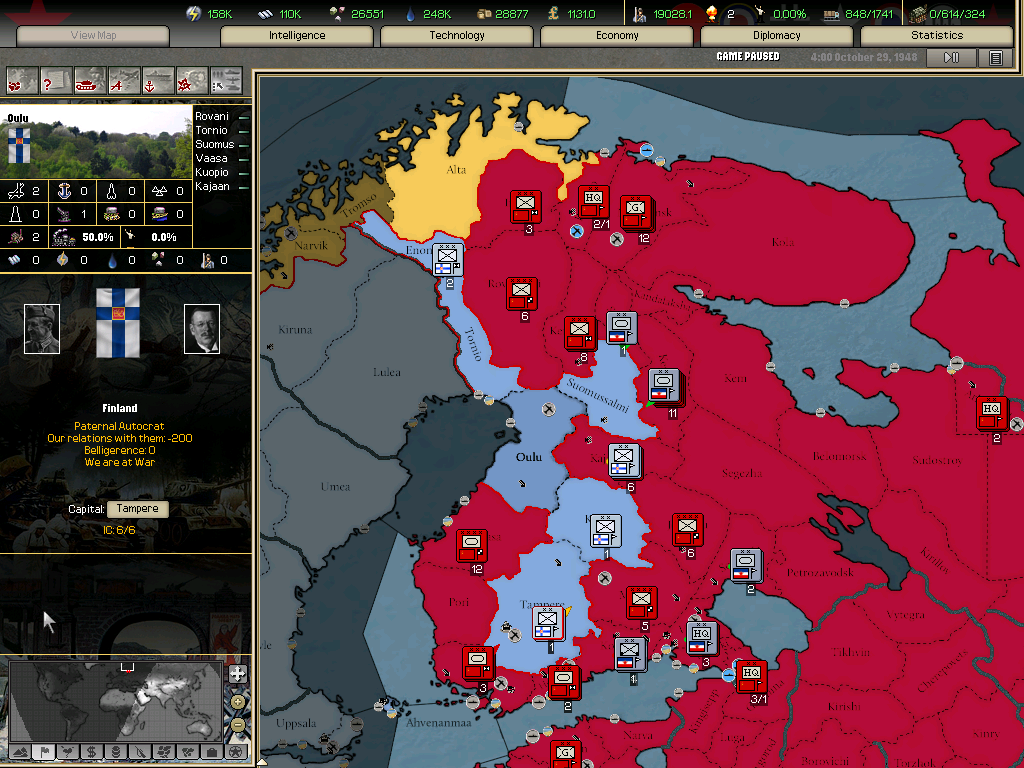Choose Vaasa from the province list
Screen dimensions: 1024x768
(211, 159)
